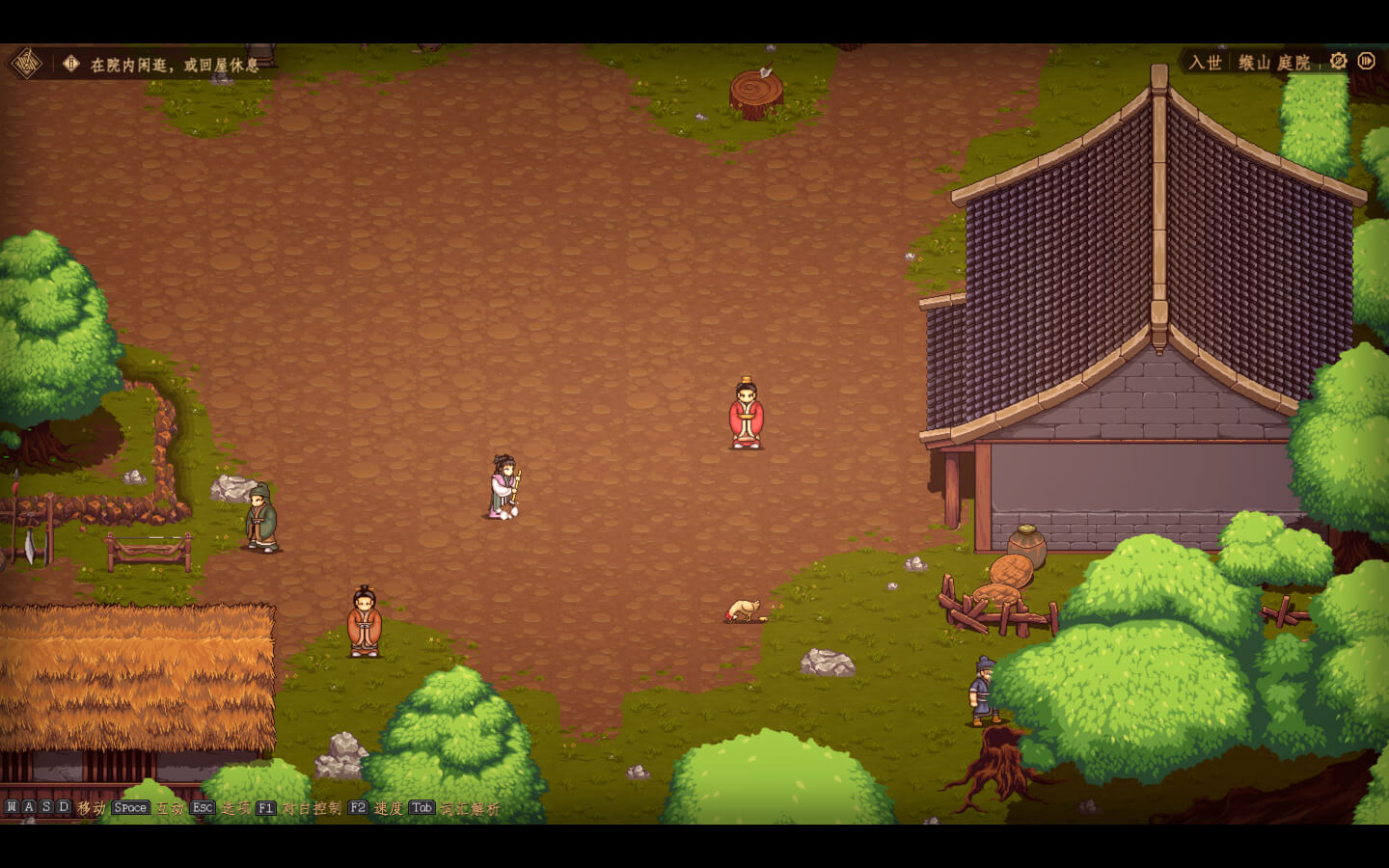Click the diamond emblem icon in the top-left
This screenshot has height=868, width=1389.
tap(26, 64)
